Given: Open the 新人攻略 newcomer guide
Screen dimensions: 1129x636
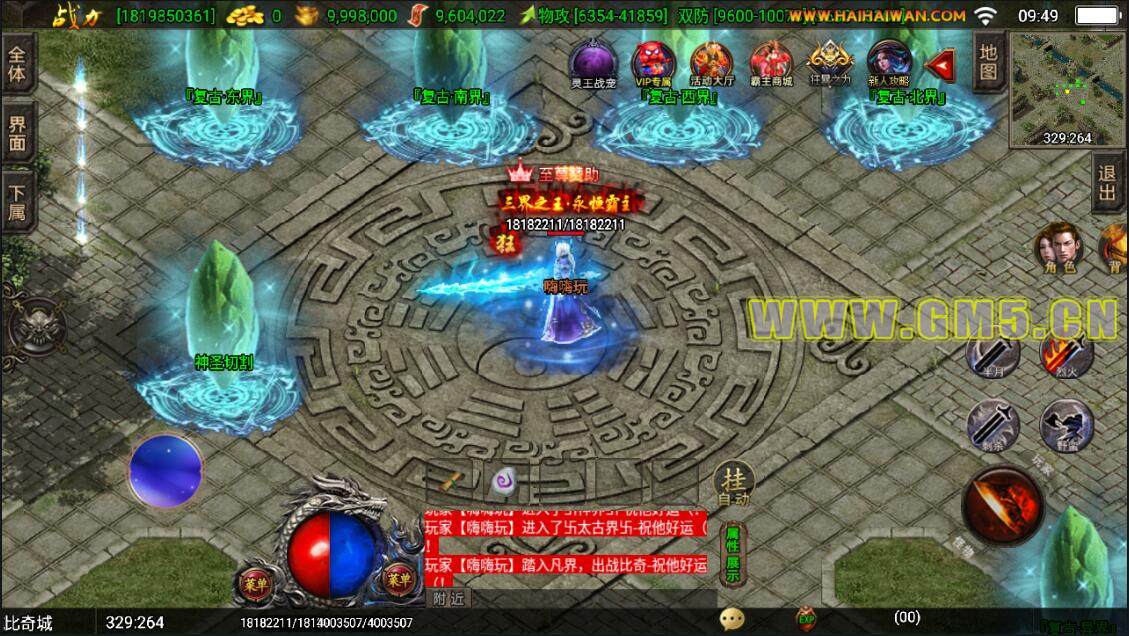Looking at the screenshot, I should [887, 63].
